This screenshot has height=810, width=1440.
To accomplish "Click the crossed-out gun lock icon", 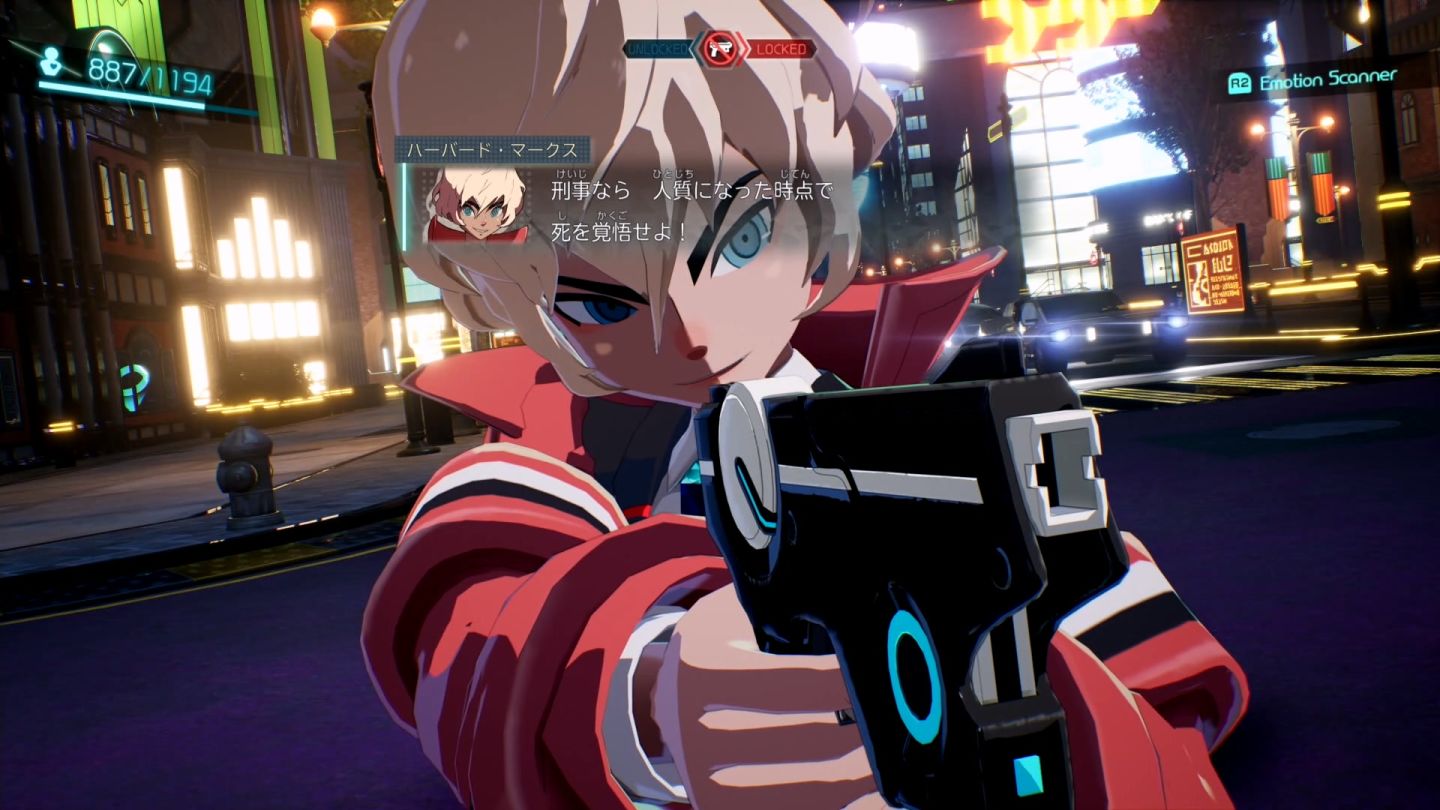I will 719,48.
